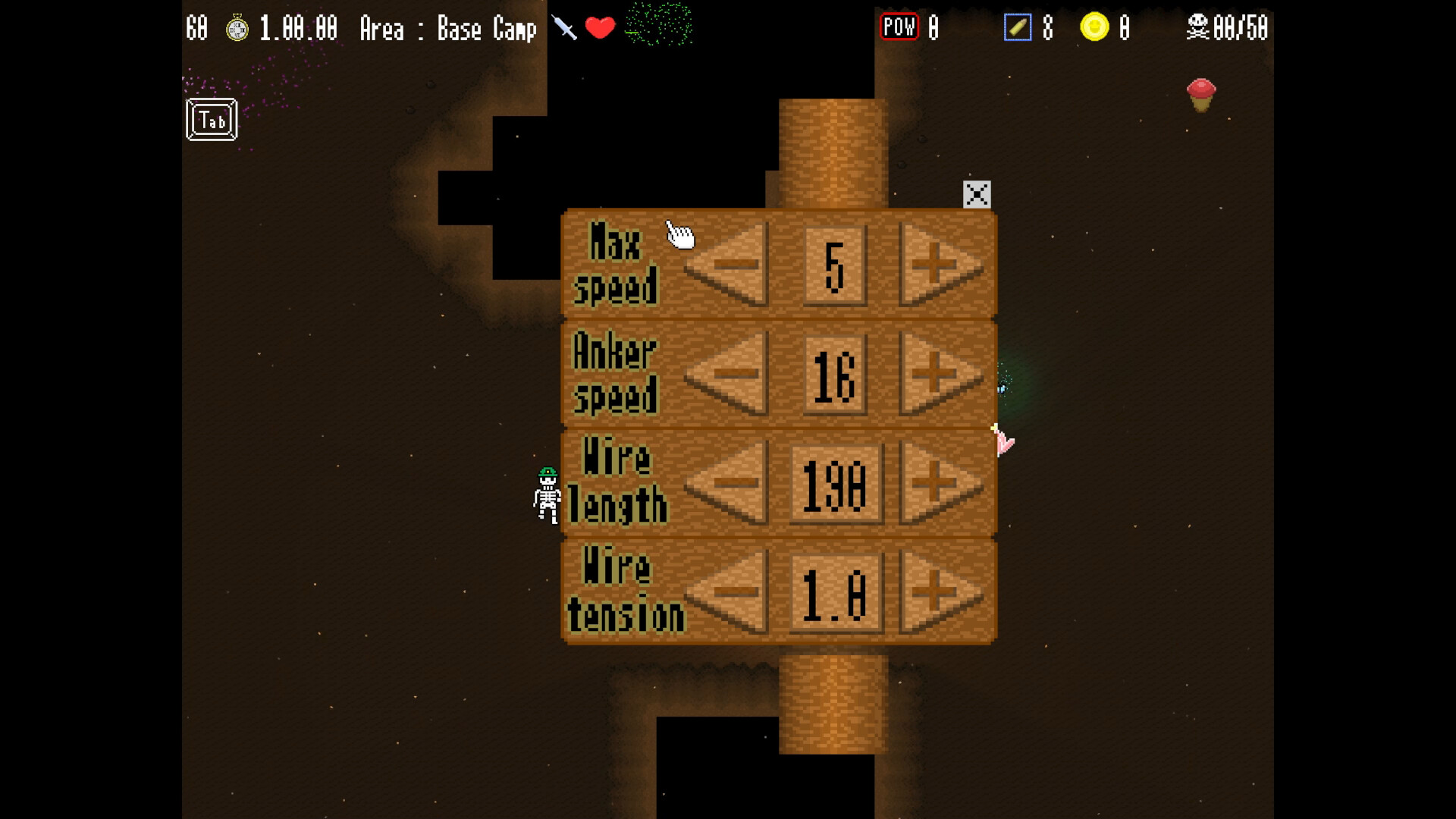Screen dimensions: 1456x819
Task: Click the POW counter badge
Action: pyautogui.click(x=899, y=27)
